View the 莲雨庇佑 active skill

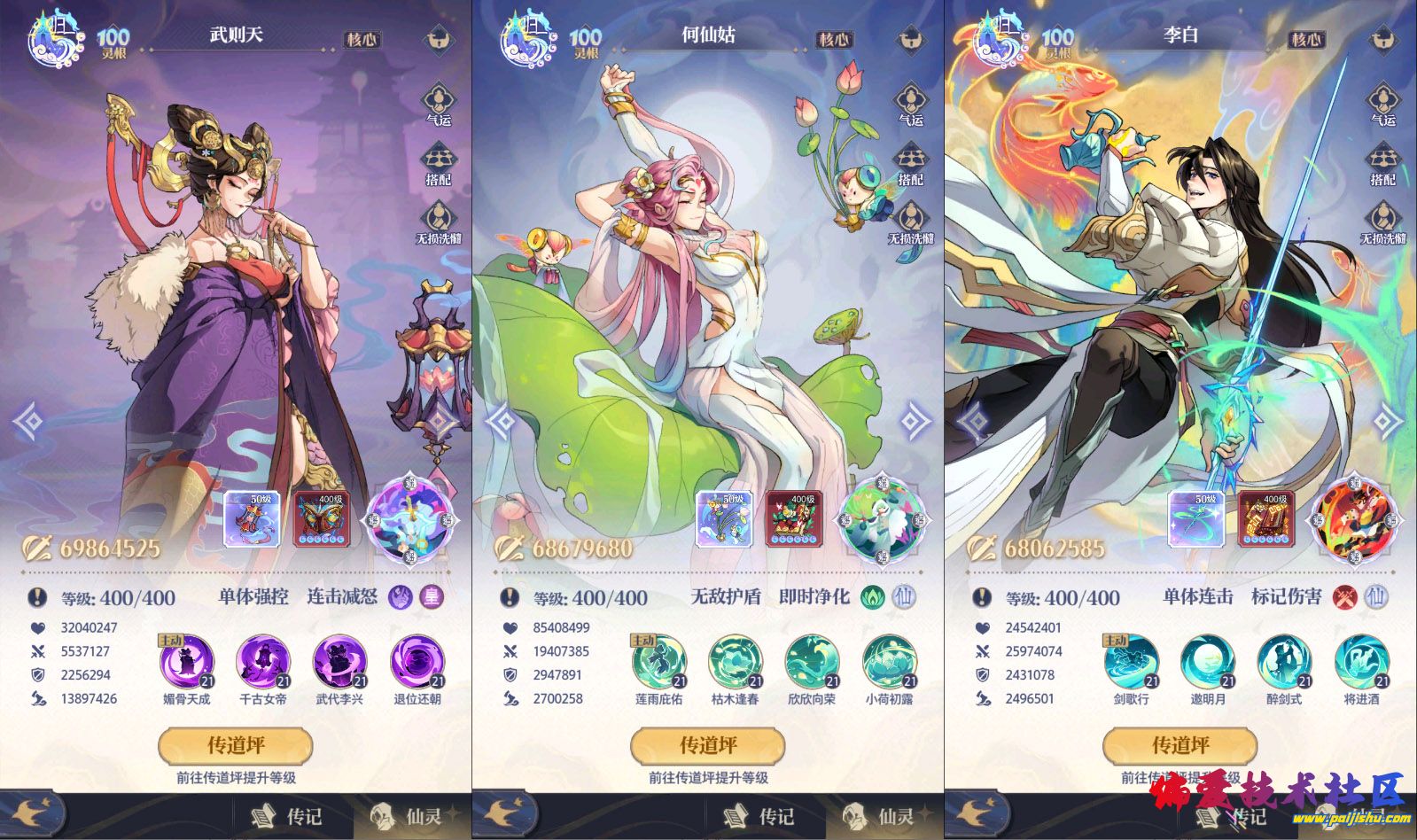(x=659, y=663)
